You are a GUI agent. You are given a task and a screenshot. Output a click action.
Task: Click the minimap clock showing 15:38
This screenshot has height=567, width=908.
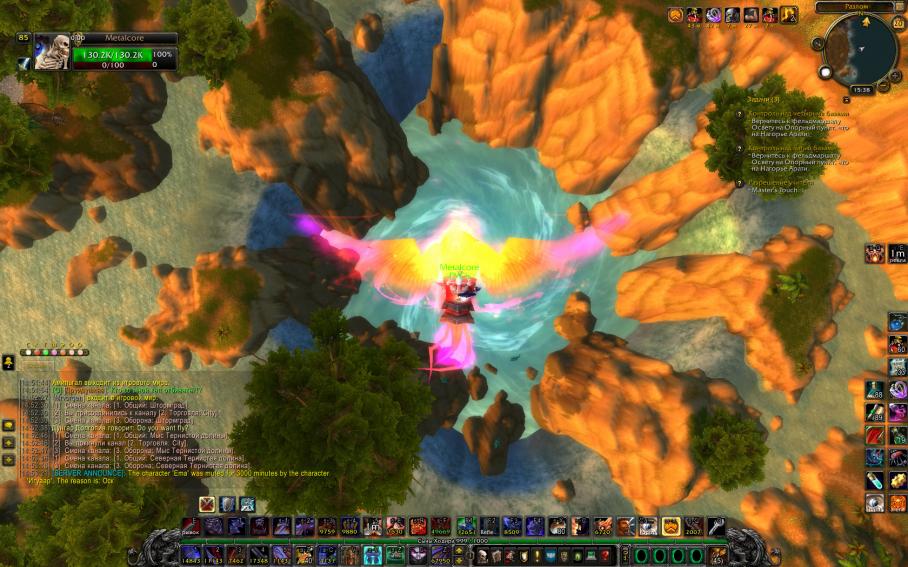click(861, 90)
